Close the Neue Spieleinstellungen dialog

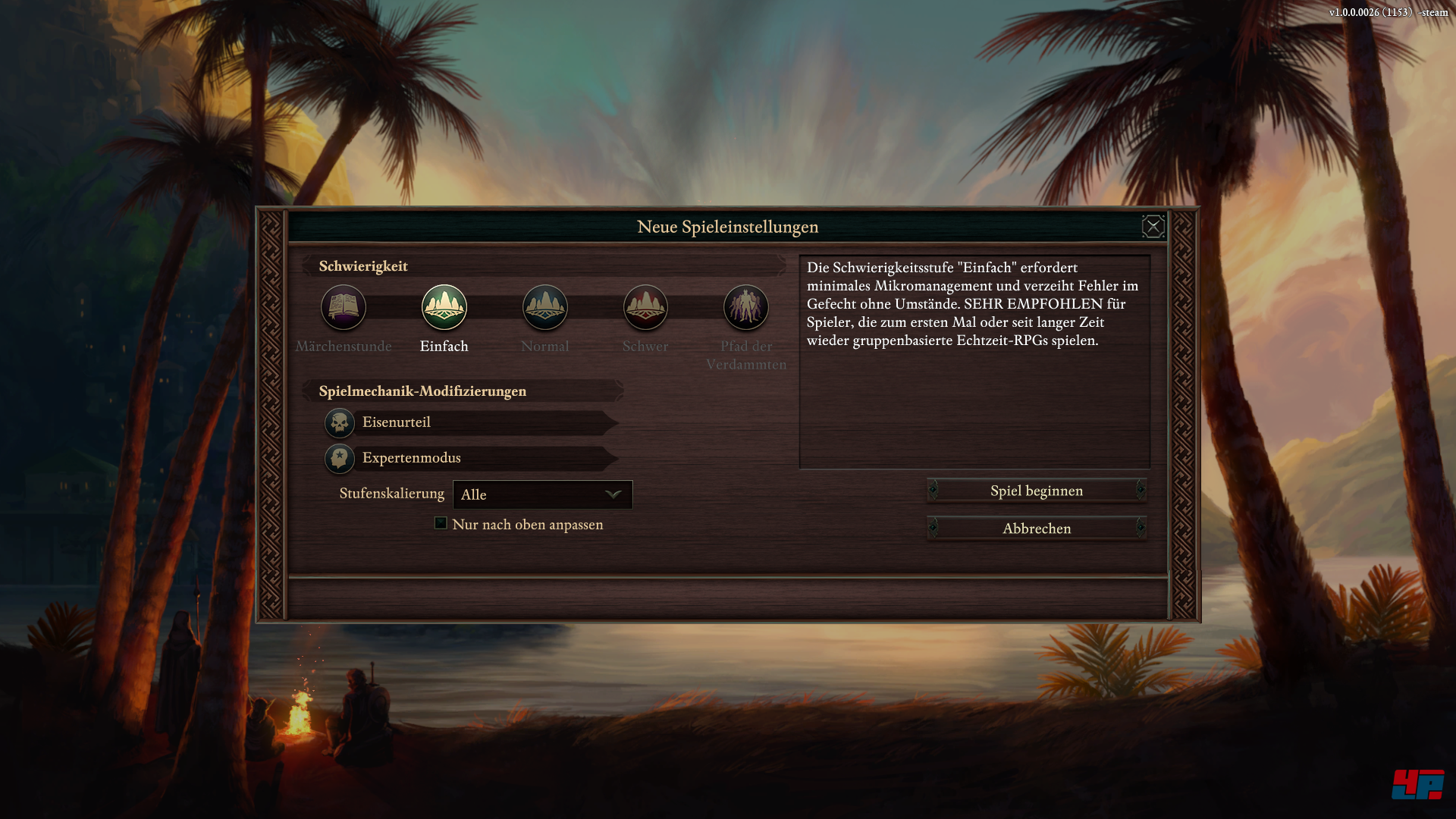(1153, 226)
